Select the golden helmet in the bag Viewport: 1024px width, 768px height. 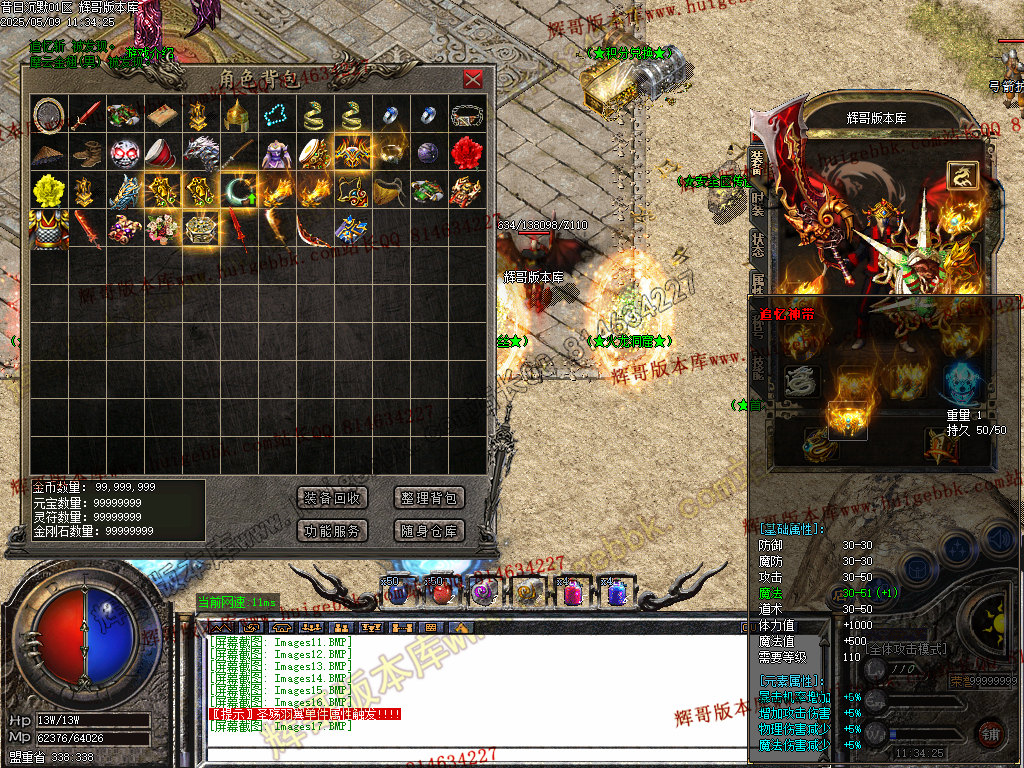click(x=238, y=115)
